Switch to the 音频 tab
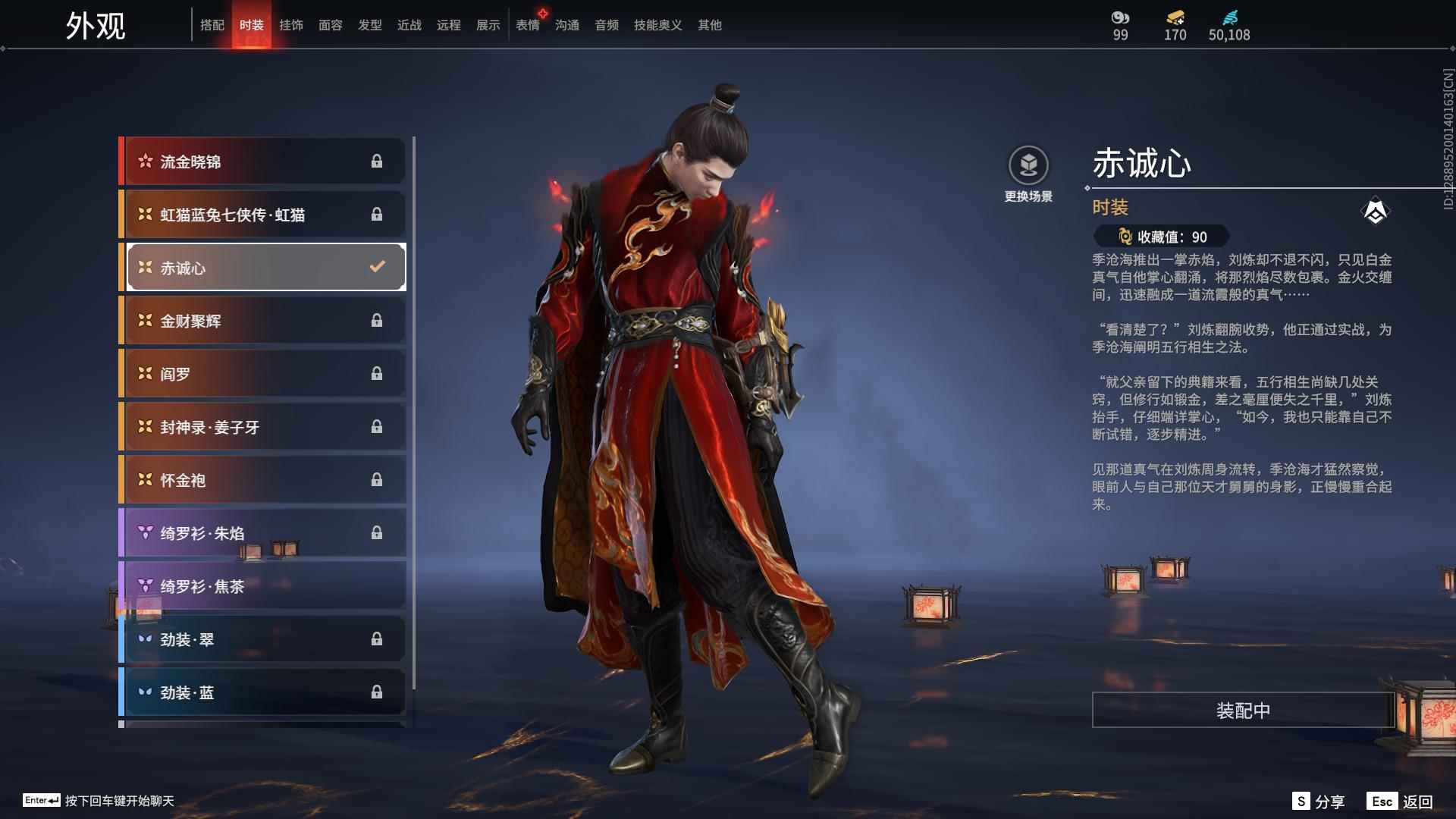The width and height of the screenshot is (1456, 819). (x=606, y=24)
